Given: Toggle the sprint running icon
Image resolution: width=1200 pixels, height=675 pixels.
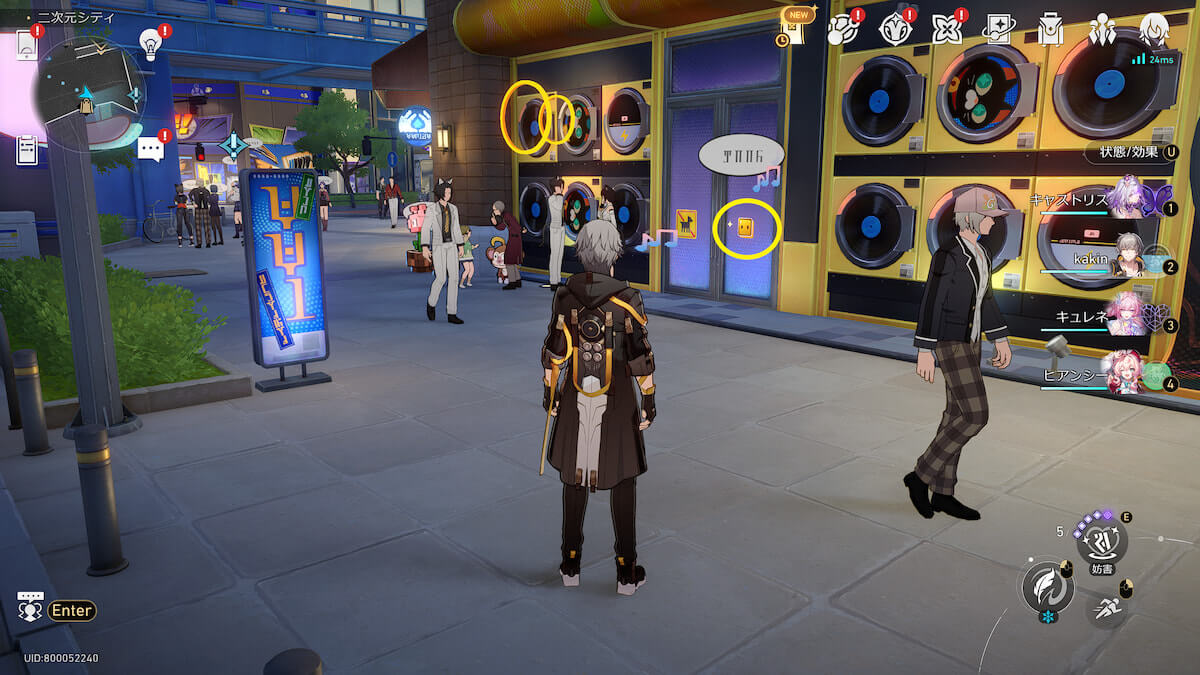Looking at the screenshot, I should coord(1107,605).
